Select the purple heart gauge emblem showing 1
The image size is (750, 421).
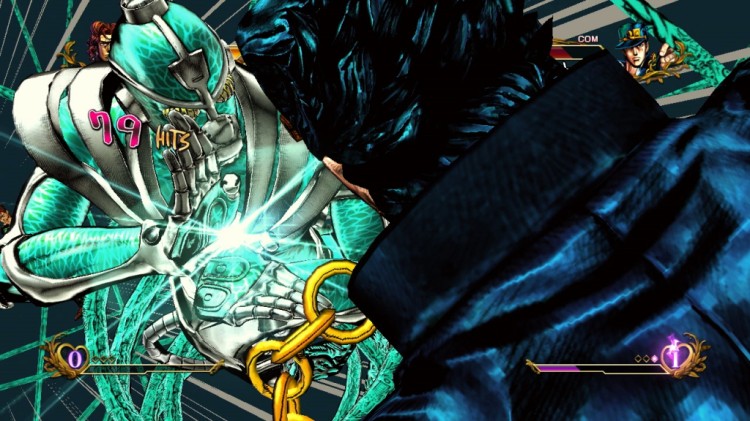[x=676, y=357]
